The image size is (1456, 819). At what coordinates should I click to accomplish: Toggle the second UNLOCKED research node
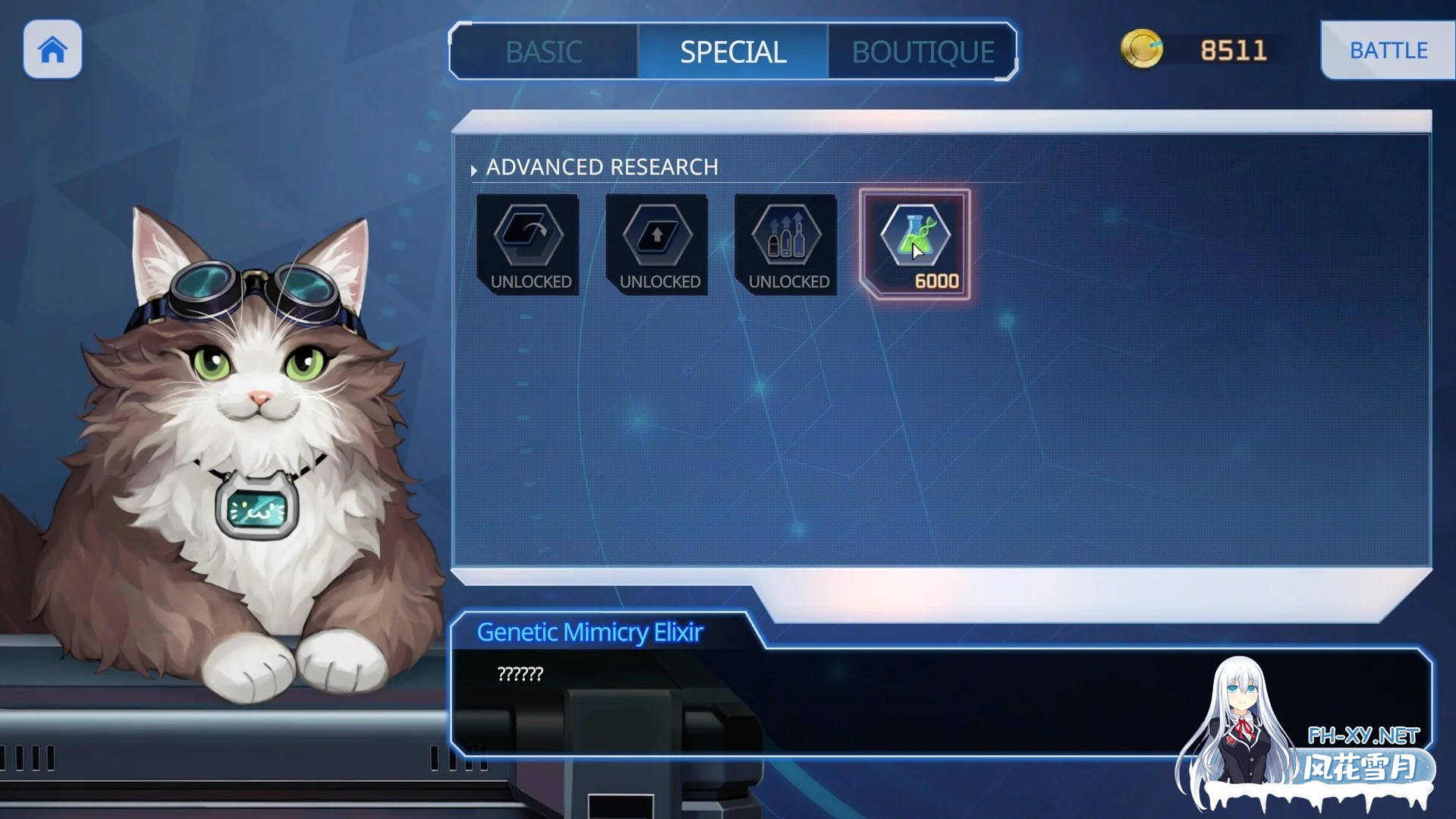pos(656,244)
